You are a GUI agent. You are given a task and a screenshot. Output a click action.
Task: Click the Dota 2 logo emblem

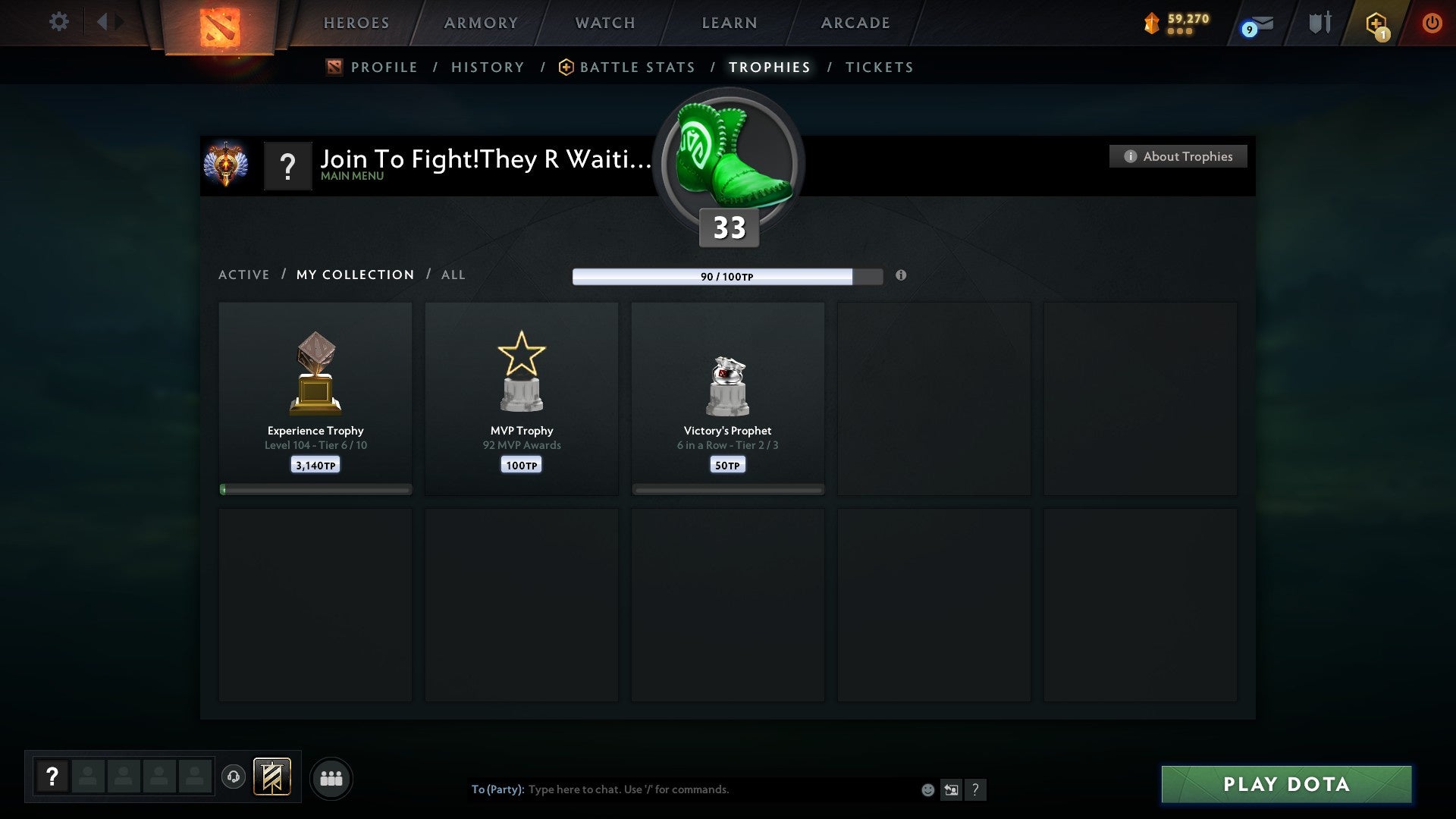point(218,23)
